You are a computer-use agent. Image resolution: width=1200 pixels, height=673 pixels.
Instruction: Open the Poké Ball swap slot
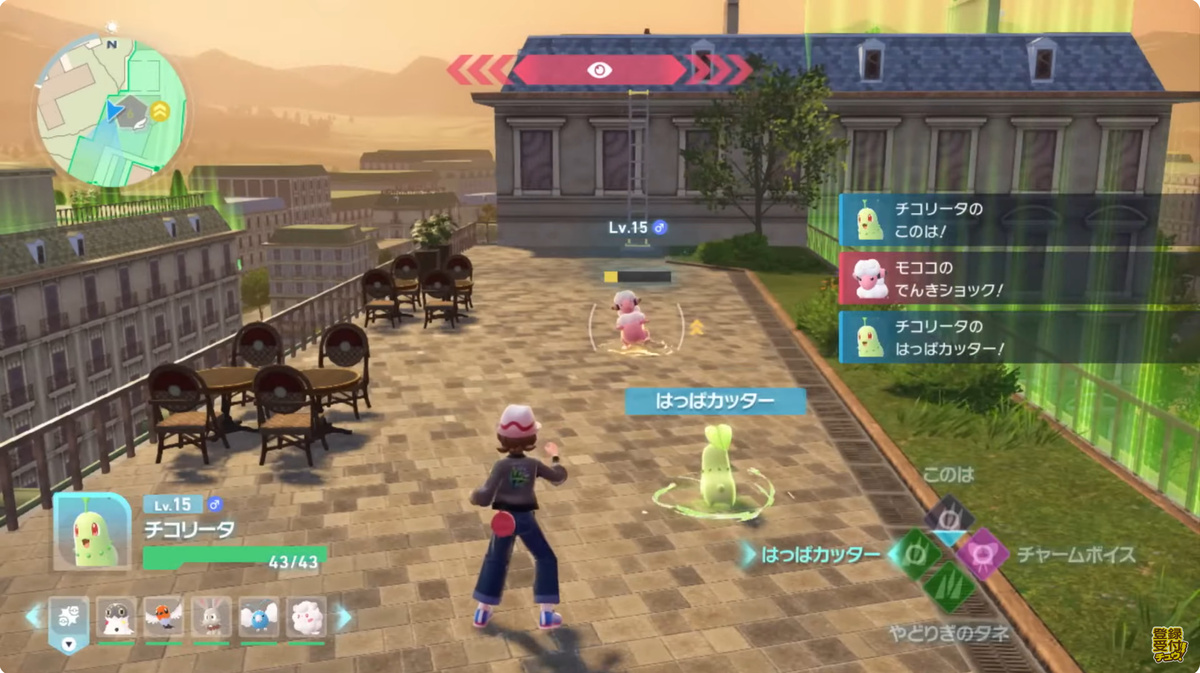tap(68, 620)
